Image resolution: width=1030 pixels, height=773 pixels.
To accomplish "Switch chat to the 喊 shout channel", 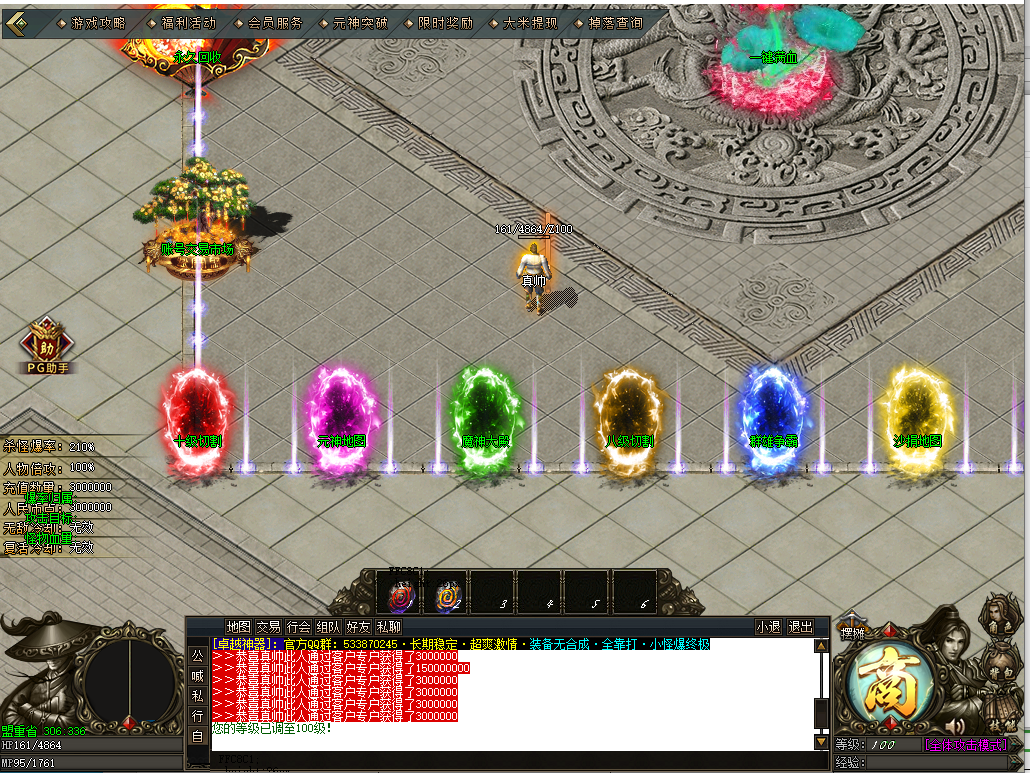I will tap(197, 675).
